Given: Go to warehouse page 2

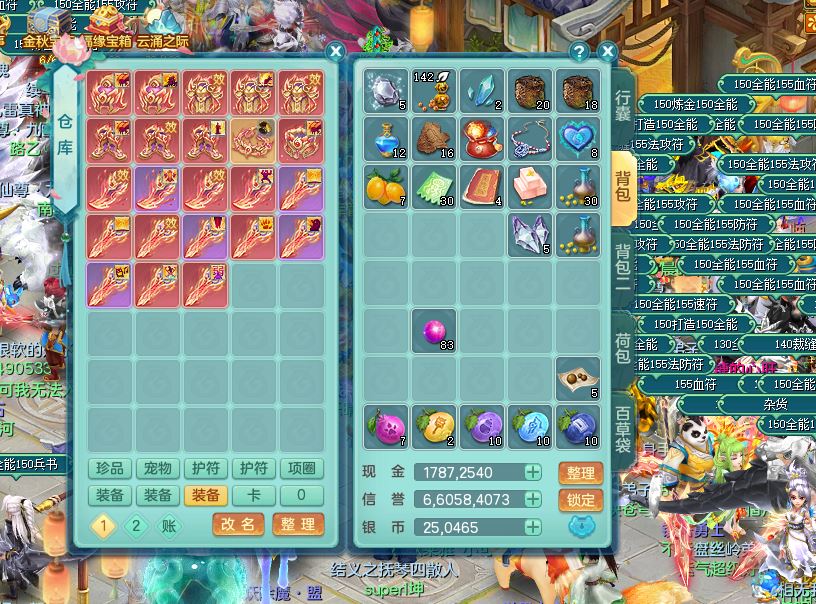Looking at the screenshot, I should pyautogui.click(x=137, y=526).
